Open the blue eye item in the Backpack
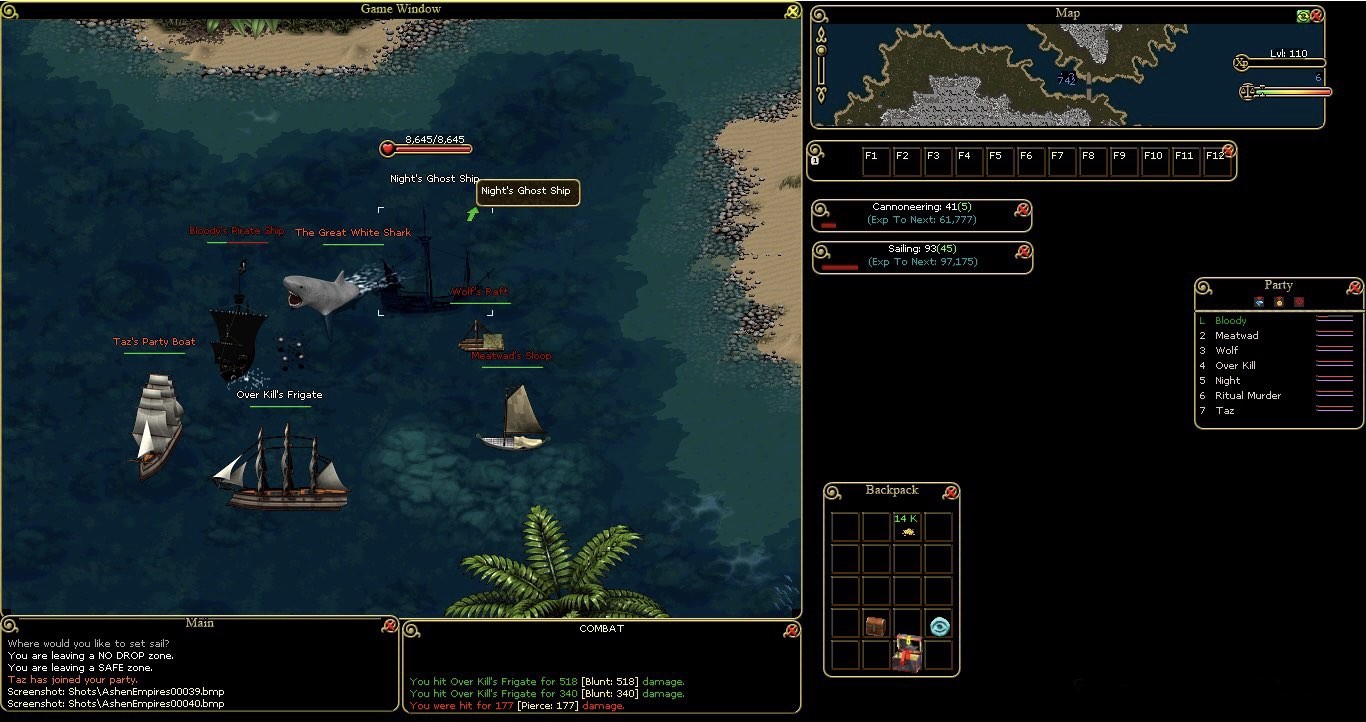 tap(937, 624)
